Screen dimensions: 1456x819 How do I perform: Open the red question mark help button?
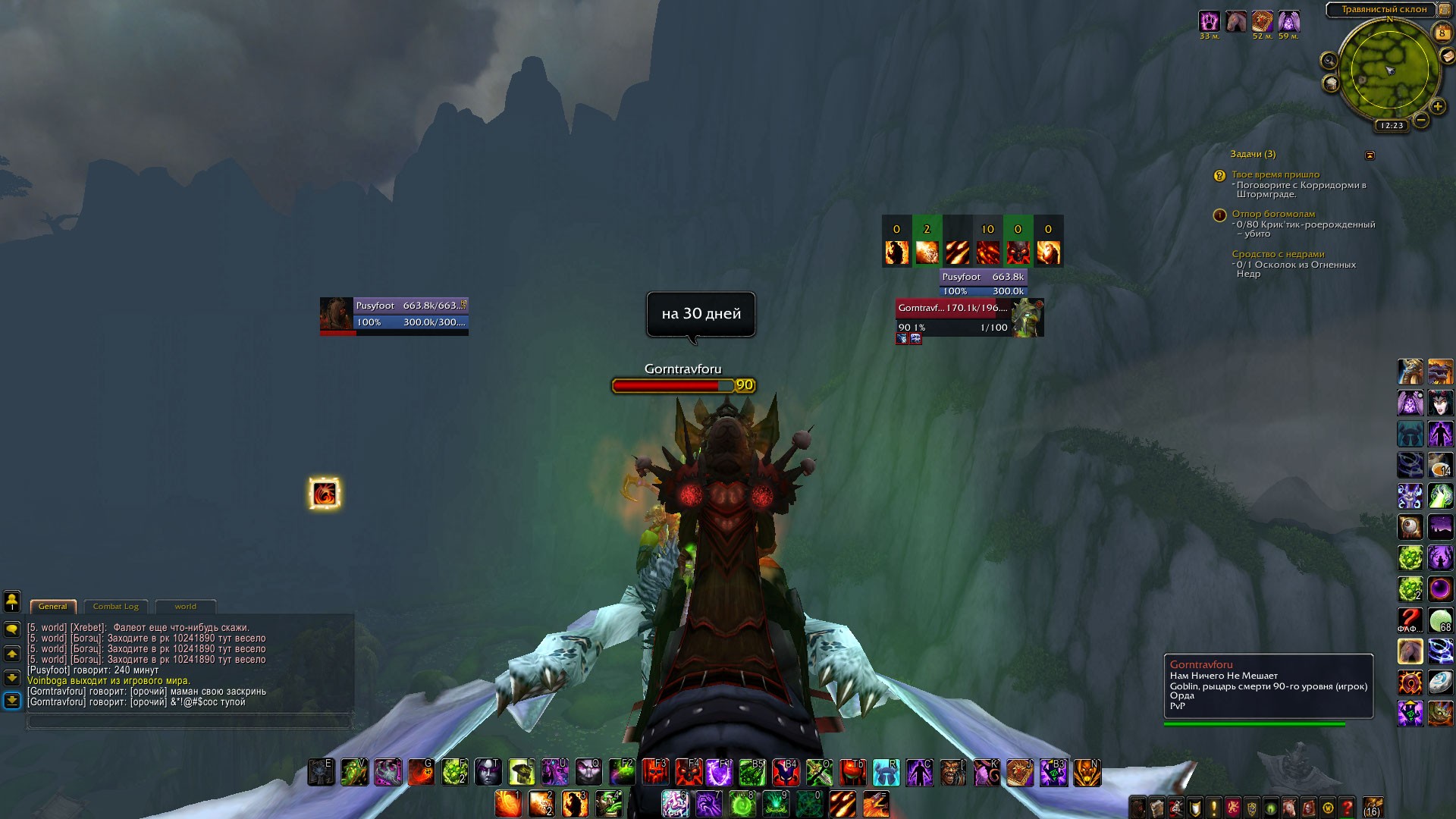point(1347,808)
